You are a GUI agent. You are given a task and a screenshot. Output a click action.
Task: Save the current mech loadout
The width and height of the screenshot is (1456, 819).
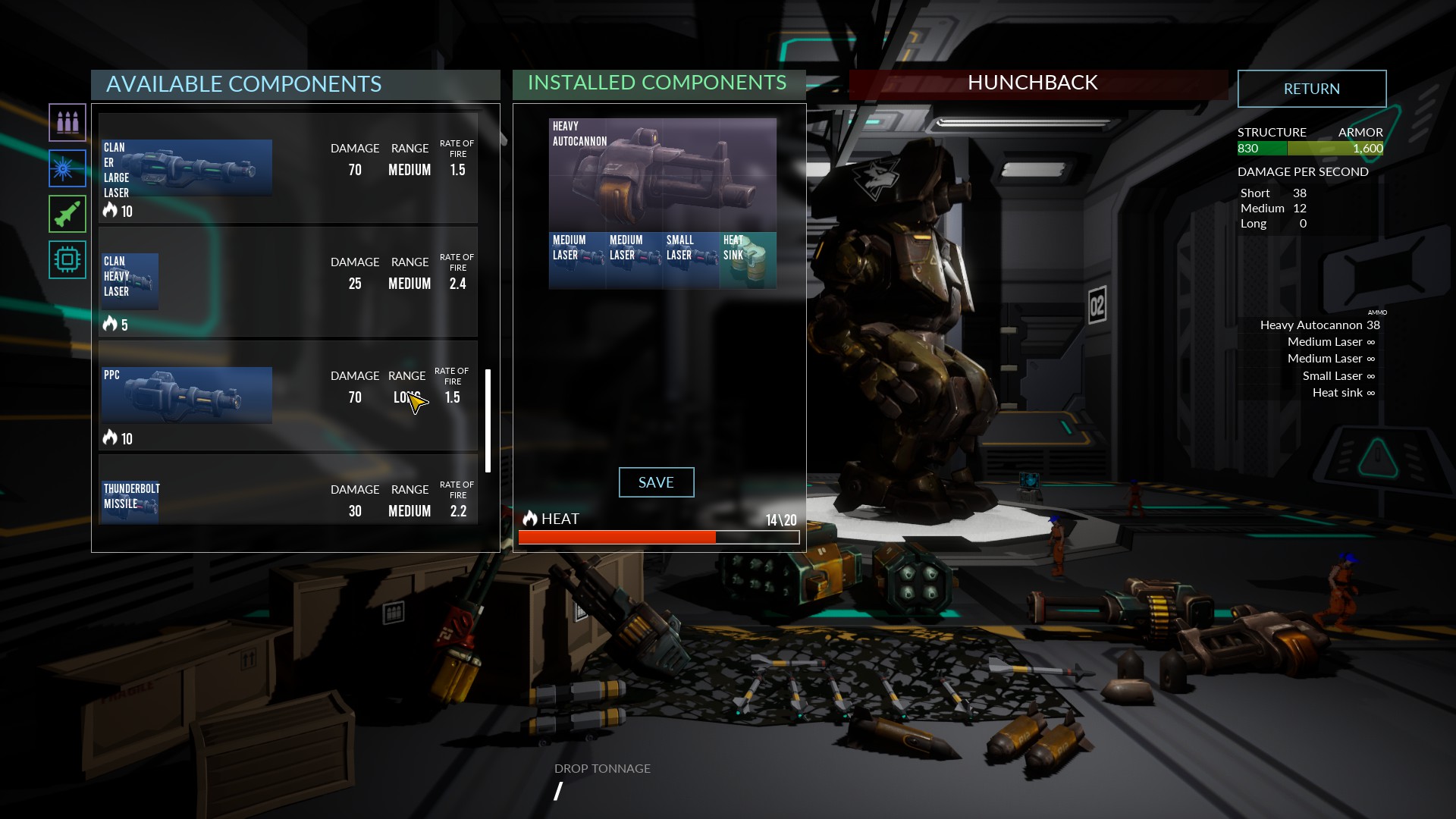(656, 482)
